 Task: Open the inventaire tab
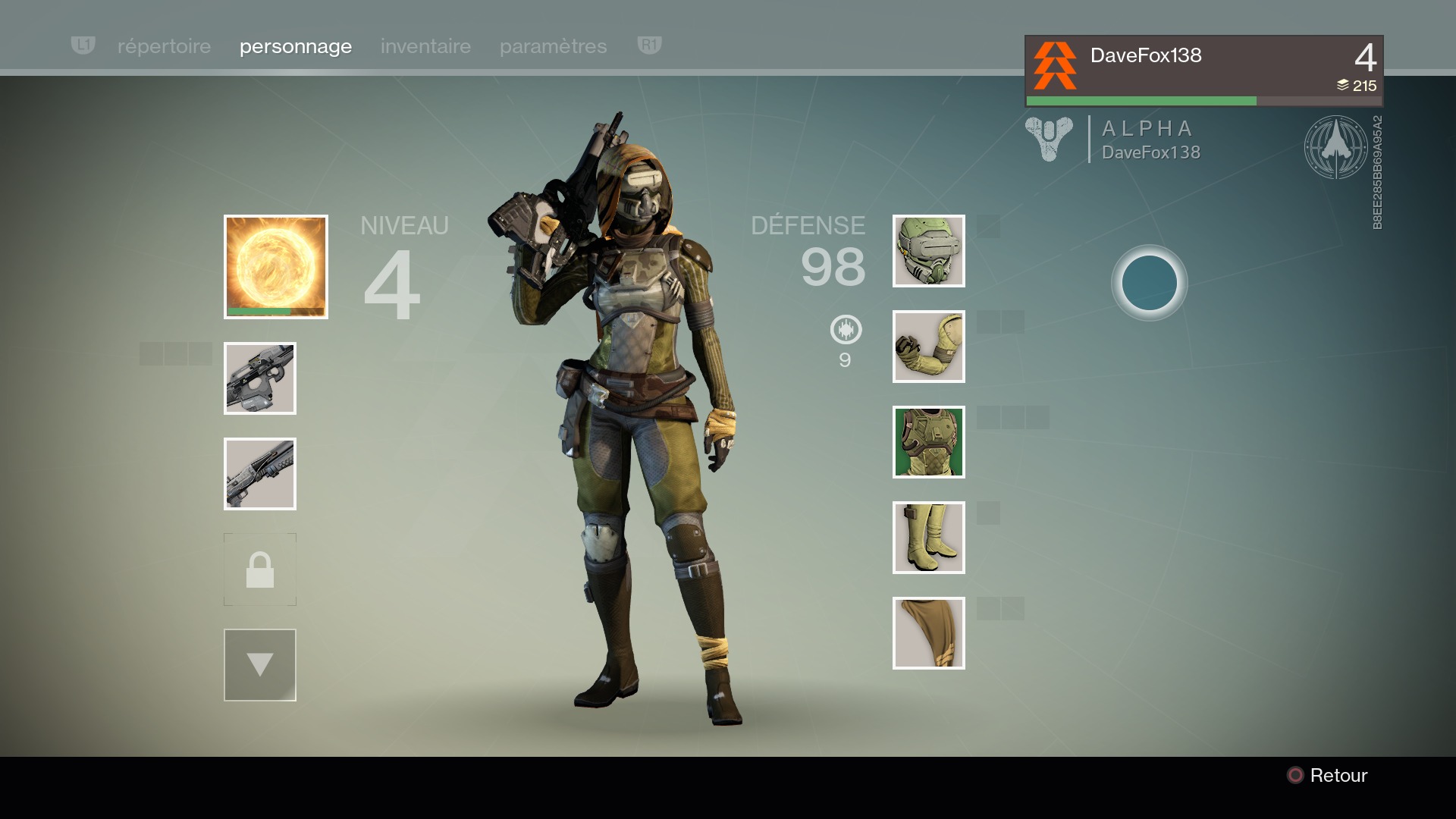[425, 46]
